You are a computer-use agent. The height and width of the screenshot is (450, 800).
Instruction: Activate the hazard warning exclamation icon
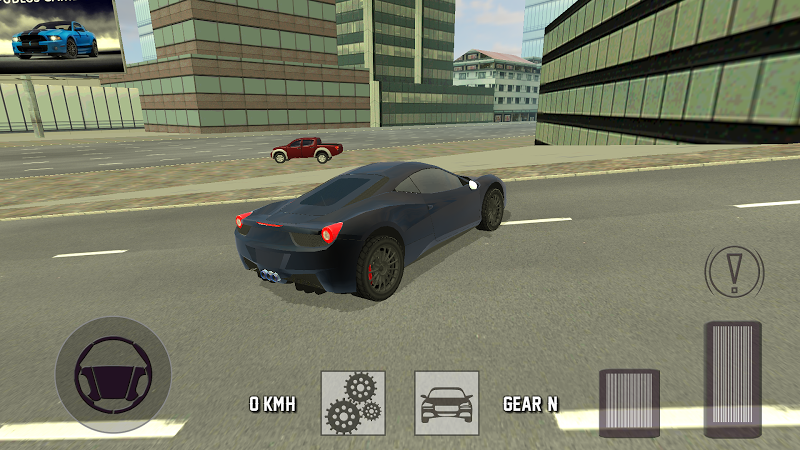point(734,268)
